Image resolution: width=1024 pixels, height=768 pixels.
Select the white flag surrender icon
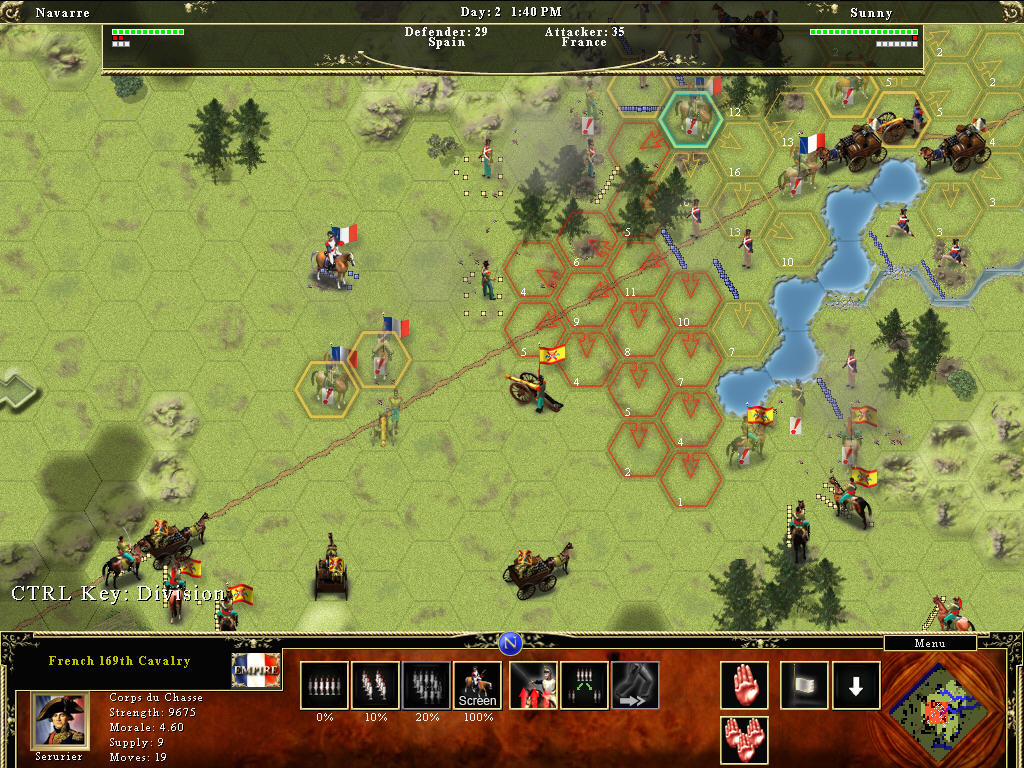click(804, 686)
